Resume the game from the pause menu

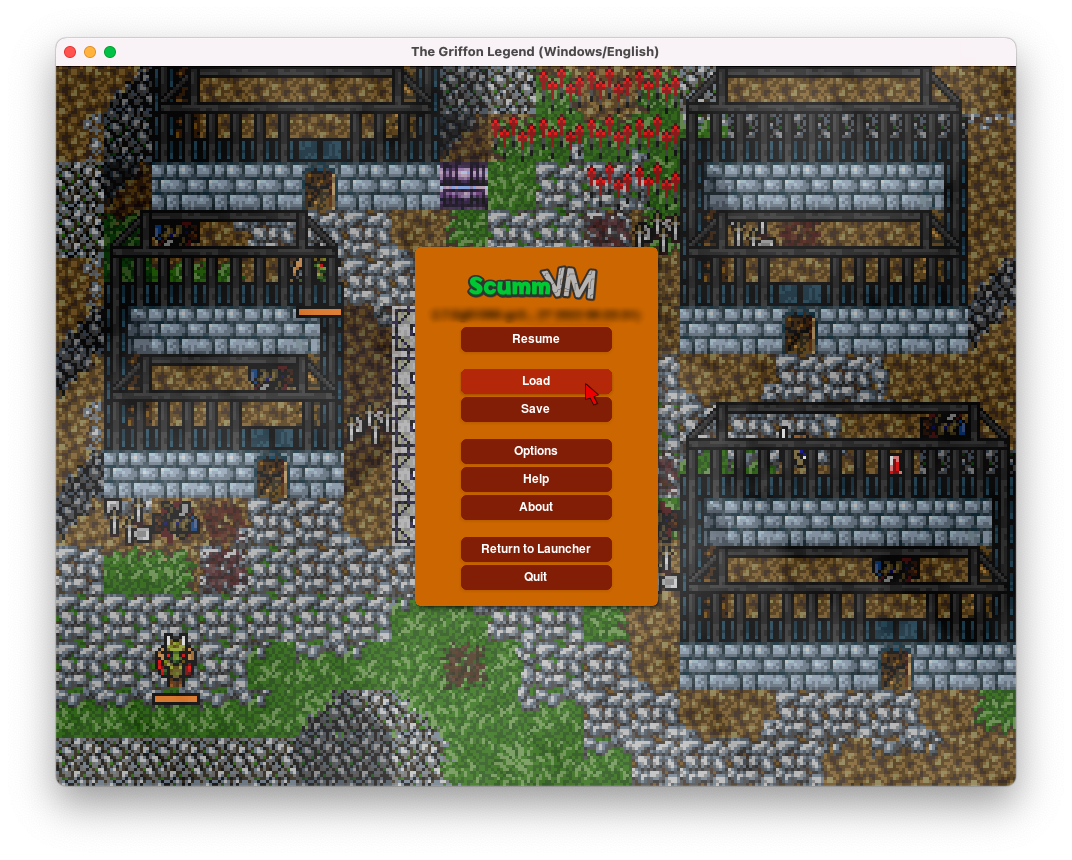point(536,339)
